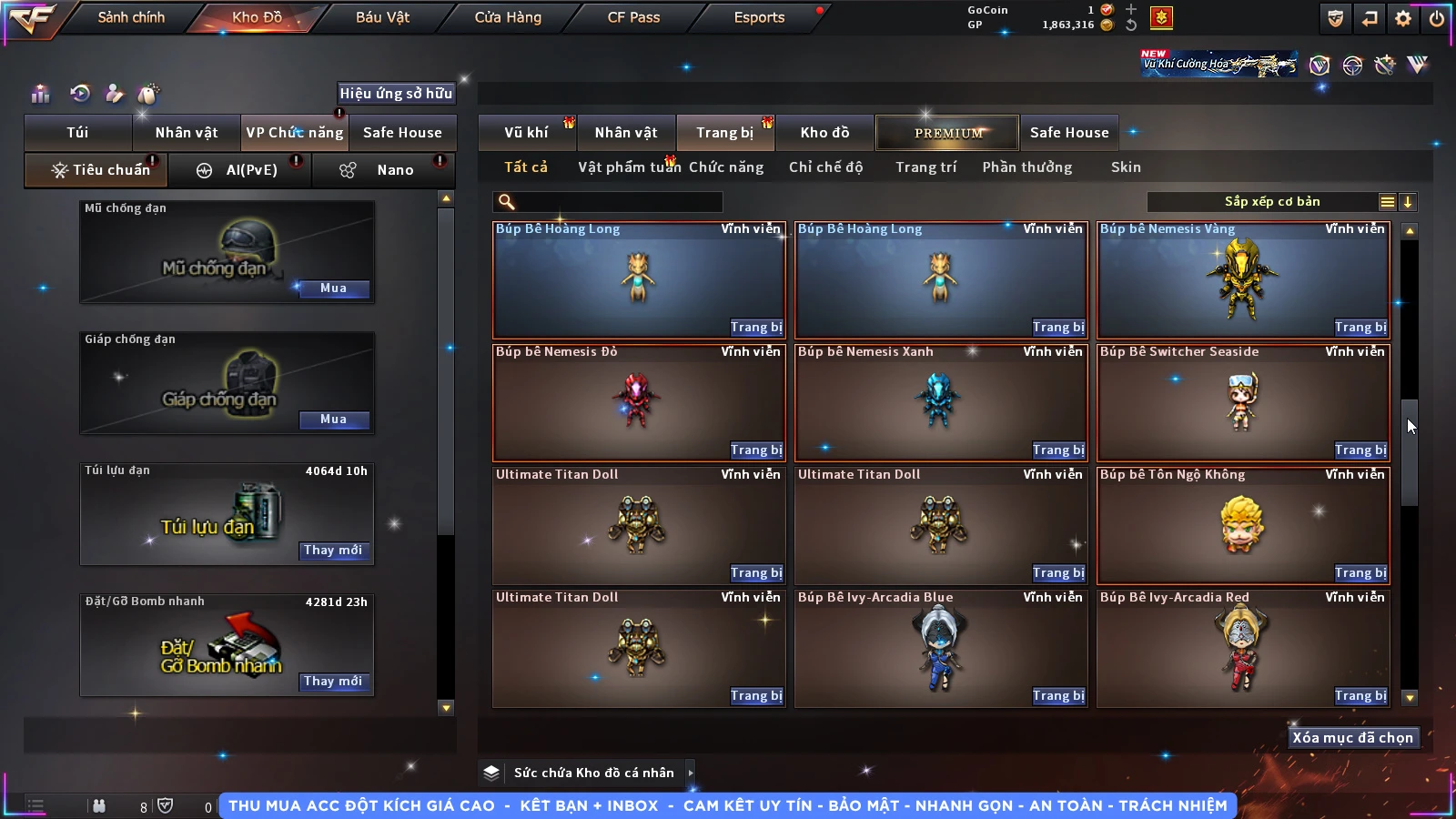This screenshot has height=819, width=1456.
Task: Switch to the PREMIUM tab
Action: click(948, 133)
